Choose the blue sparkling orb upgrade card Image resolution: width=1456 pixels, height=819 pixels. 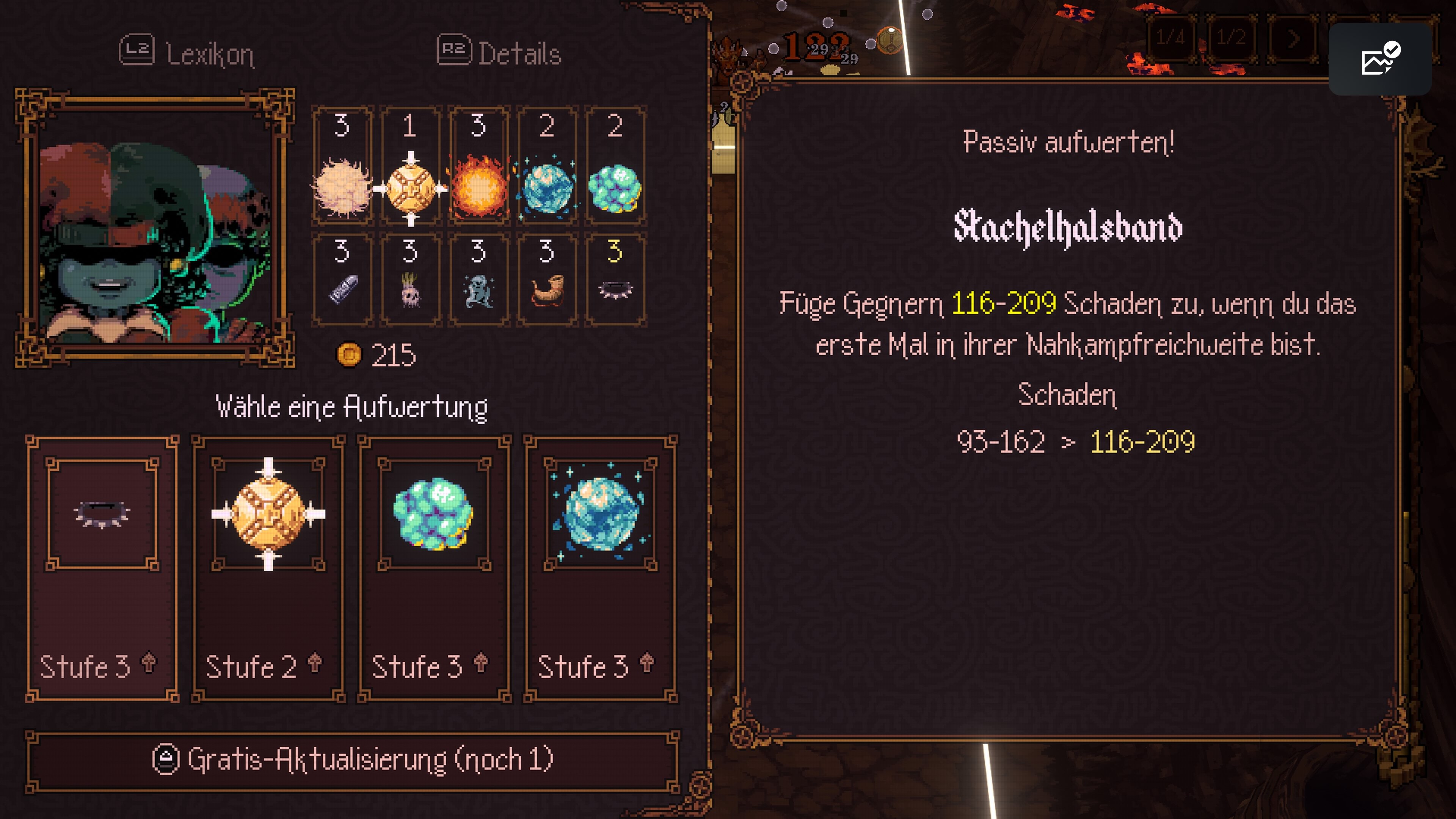pyautogui.click(x=600, y=568)
